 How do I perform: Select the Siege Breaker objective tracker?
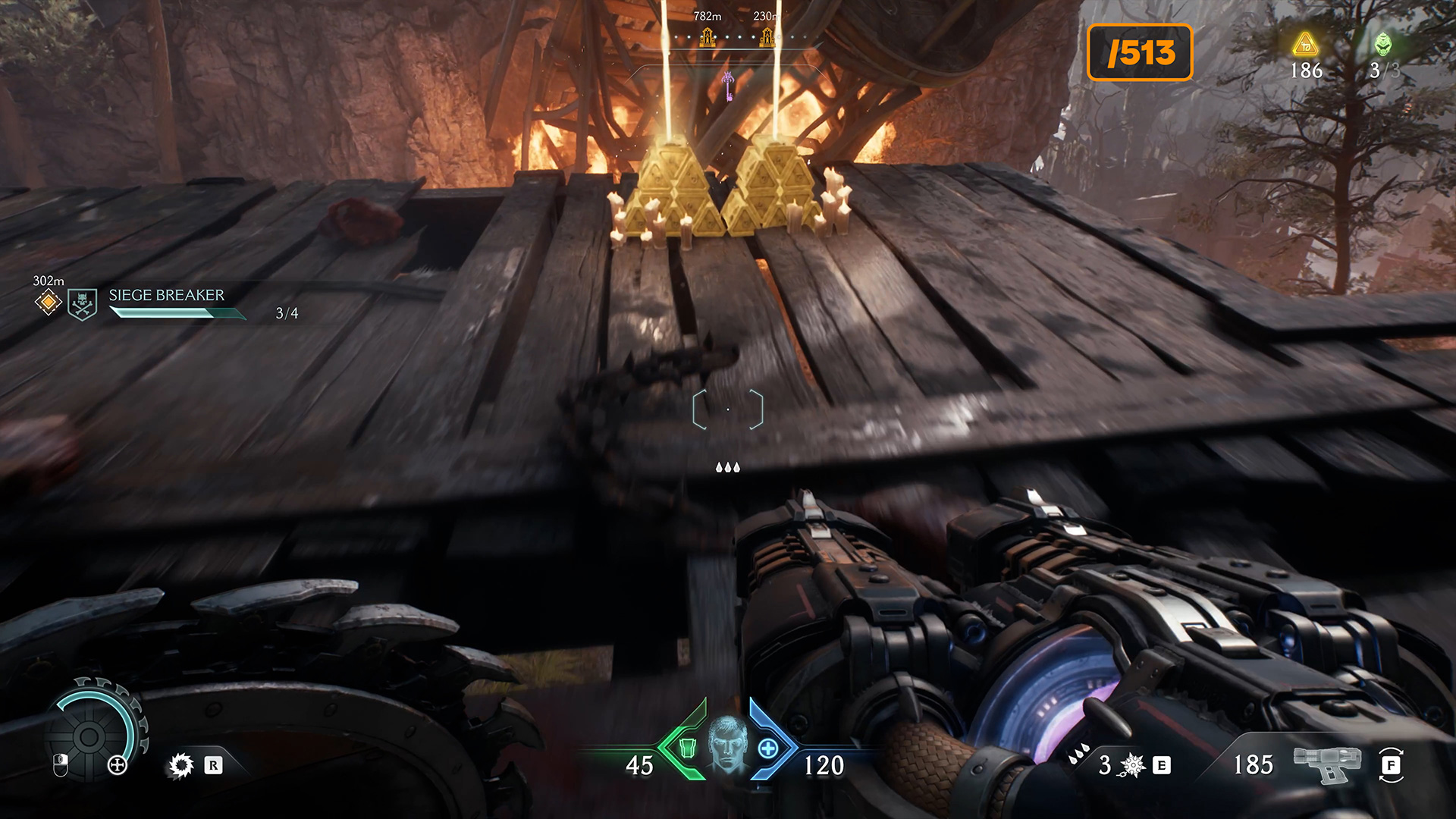click(167, 296)
